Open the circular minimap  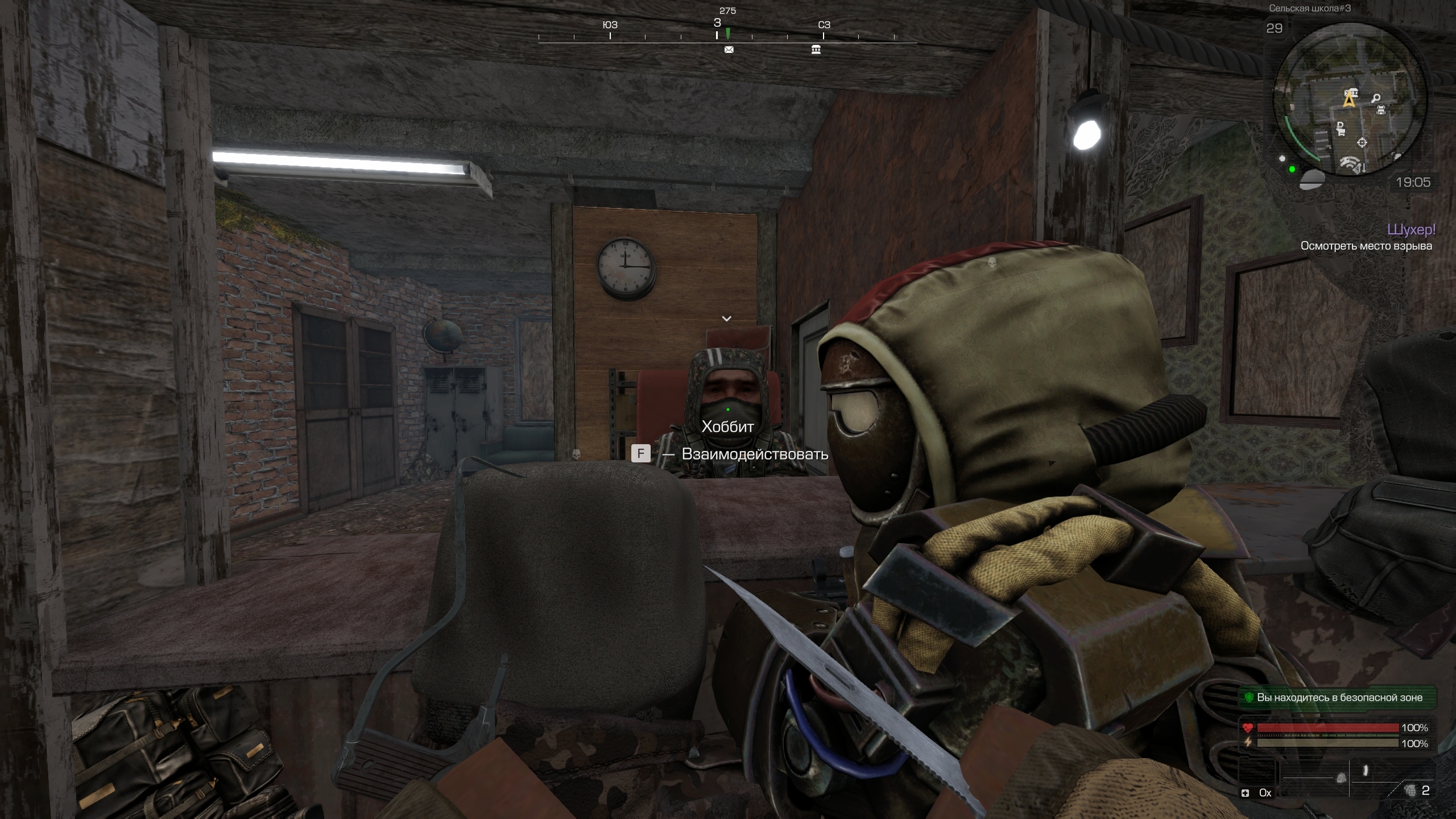pyautogui.click(x=1349, y=100)
